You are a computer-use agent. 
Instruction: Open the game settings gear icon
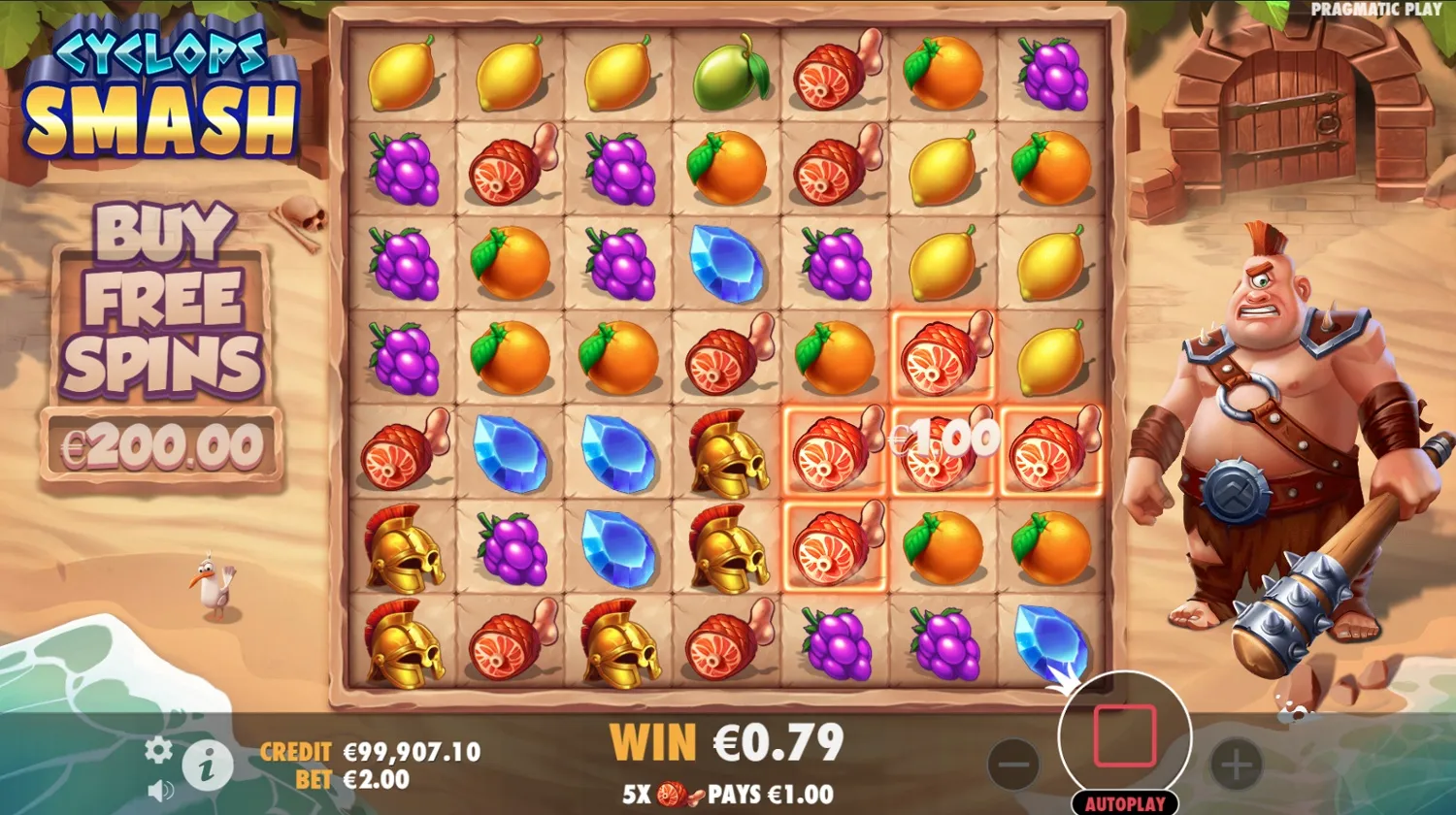(x=156, y=750)
